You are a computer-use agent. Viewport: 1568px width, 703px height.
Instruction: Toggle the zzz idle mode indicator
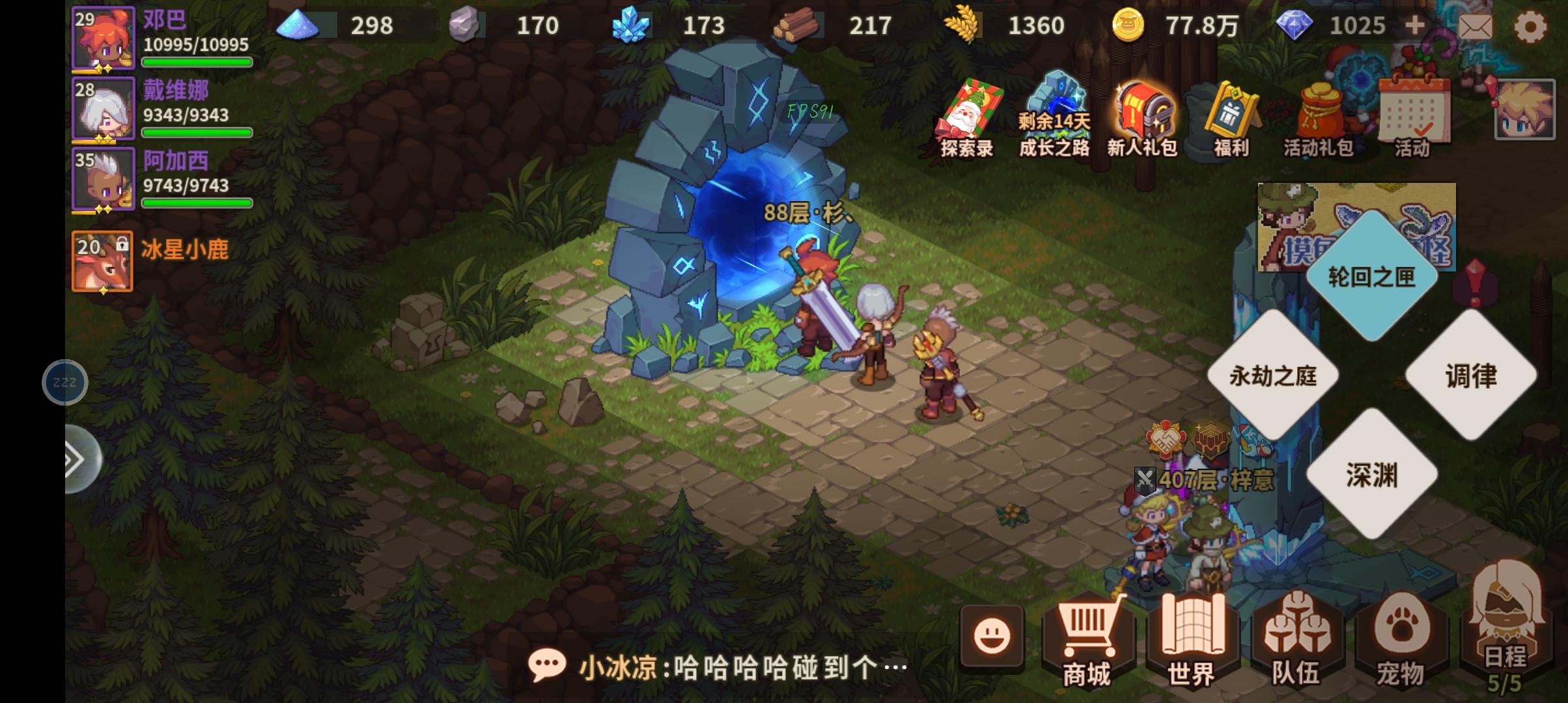tap(65, 382)
